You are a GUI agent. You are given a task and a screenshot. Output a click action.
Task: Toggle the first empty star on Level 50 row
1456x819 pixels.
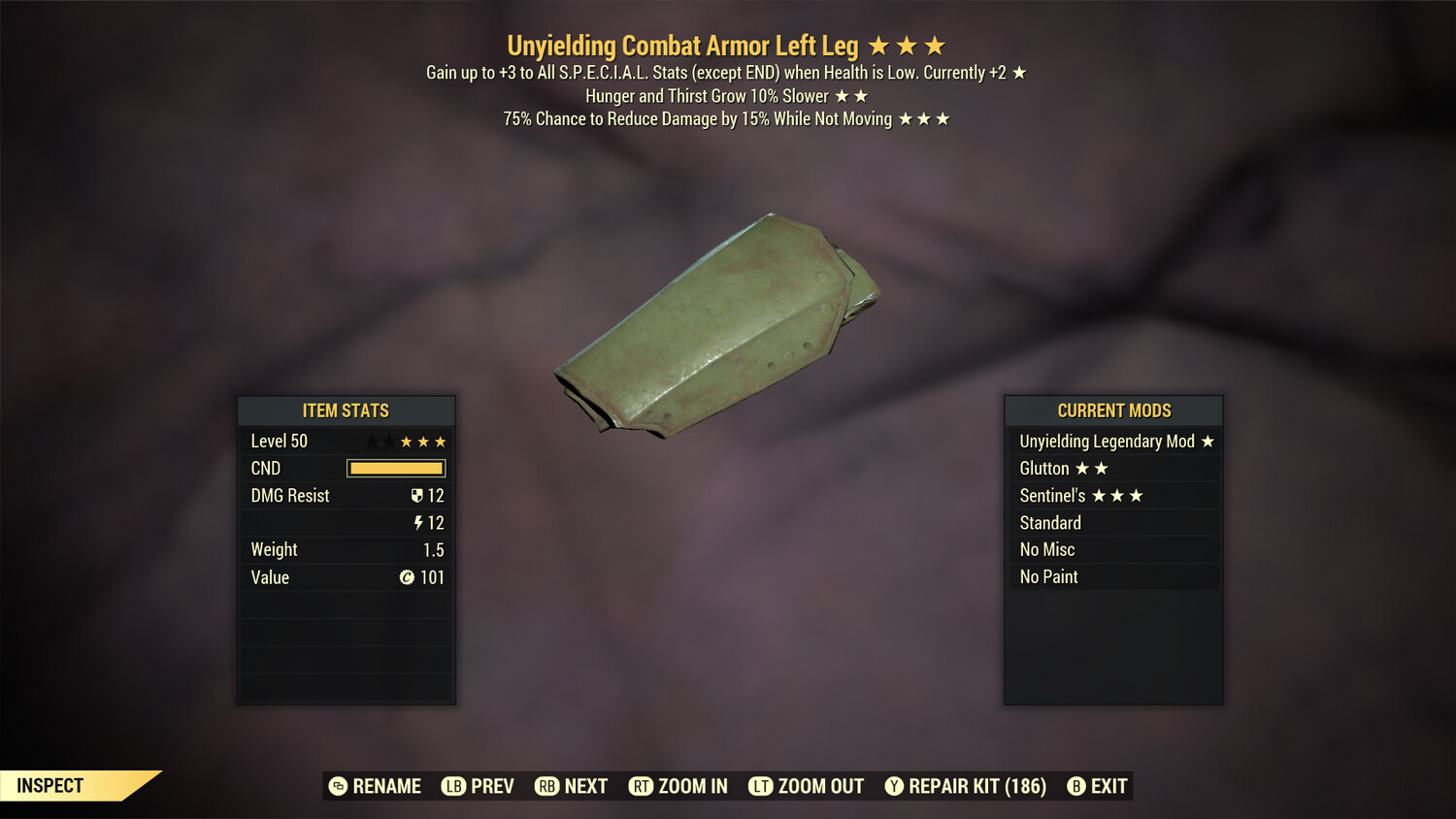click(374, 441)
